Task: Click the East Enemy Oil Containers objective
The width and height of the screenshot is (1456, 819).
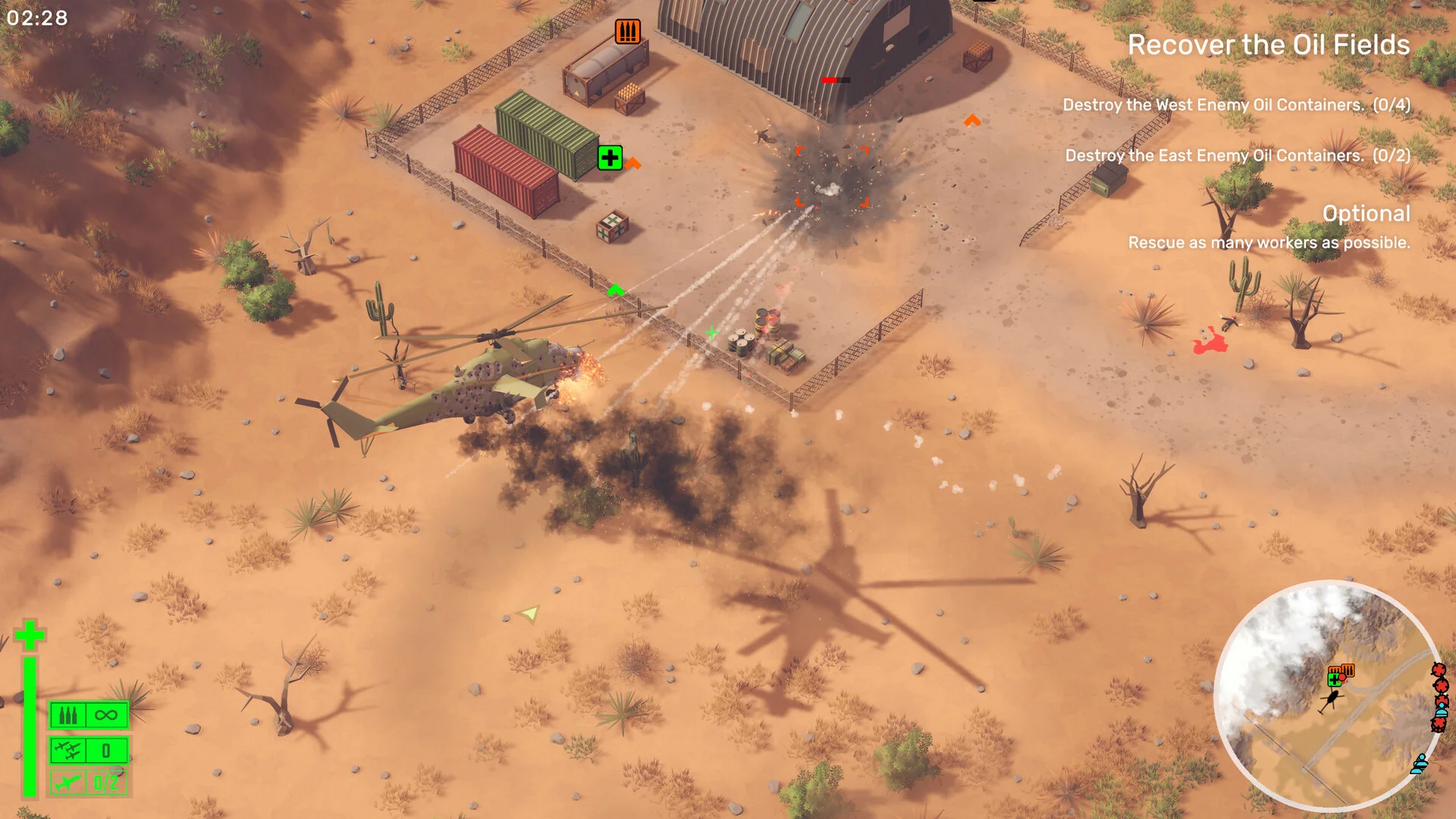Action: pos(1238,155)
